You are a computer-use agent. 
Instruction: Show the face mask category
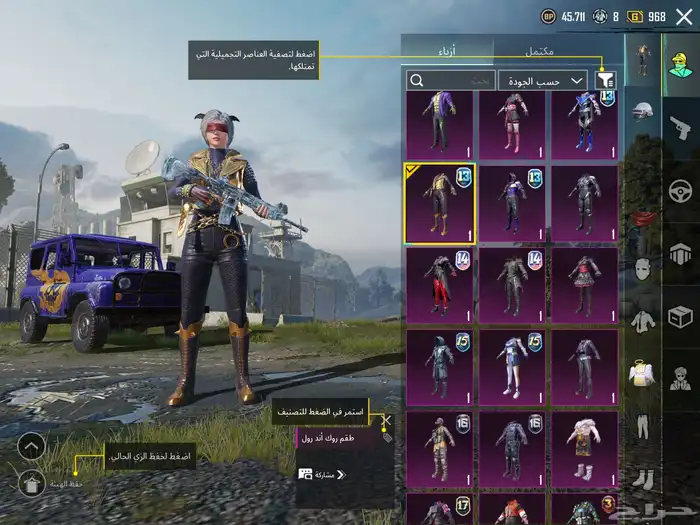(x=643, y=268)
